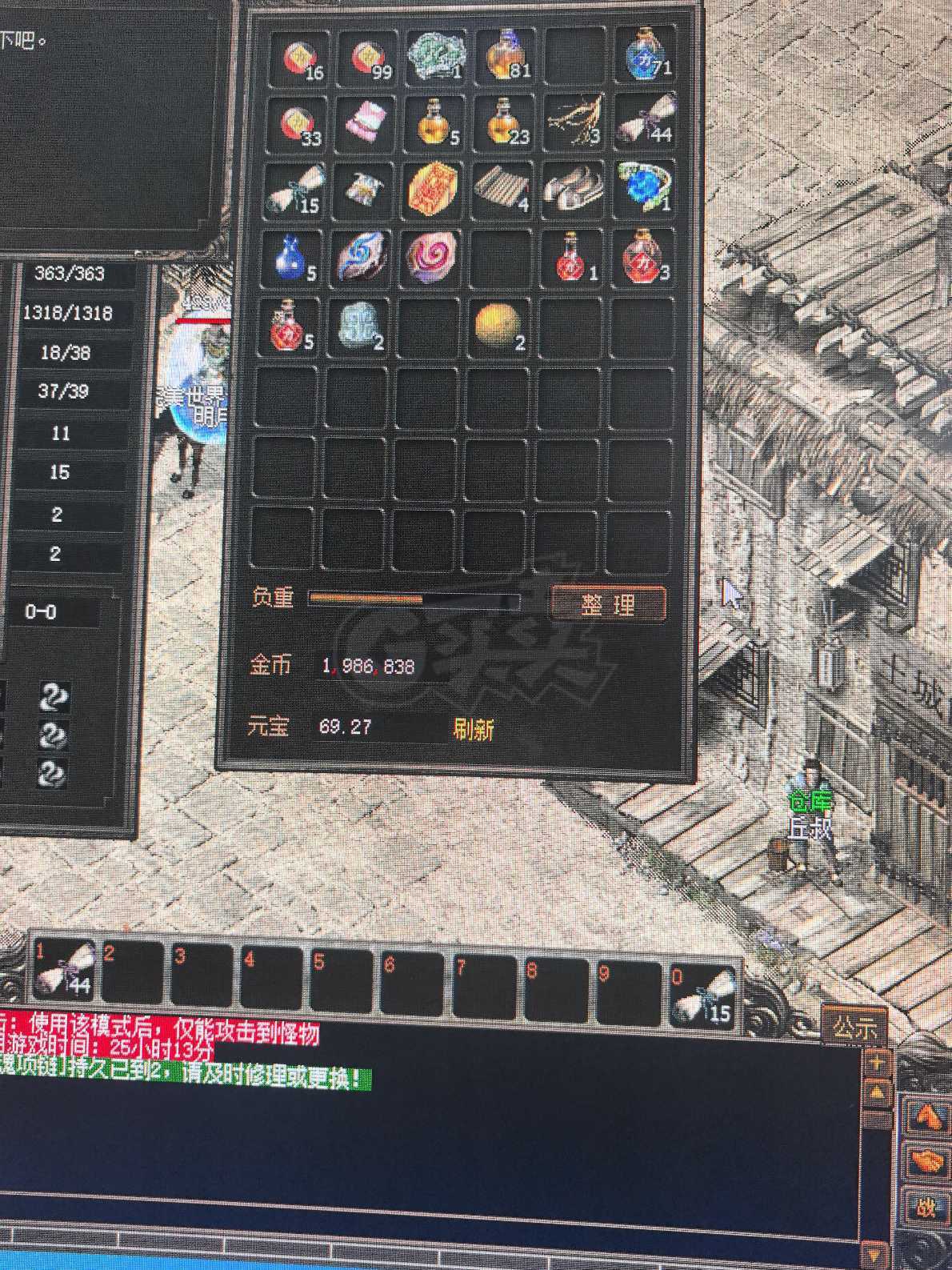This screenshot has height=1270, width=952.
Task: Select the dried root stack of 3
Action: (574, 123)
